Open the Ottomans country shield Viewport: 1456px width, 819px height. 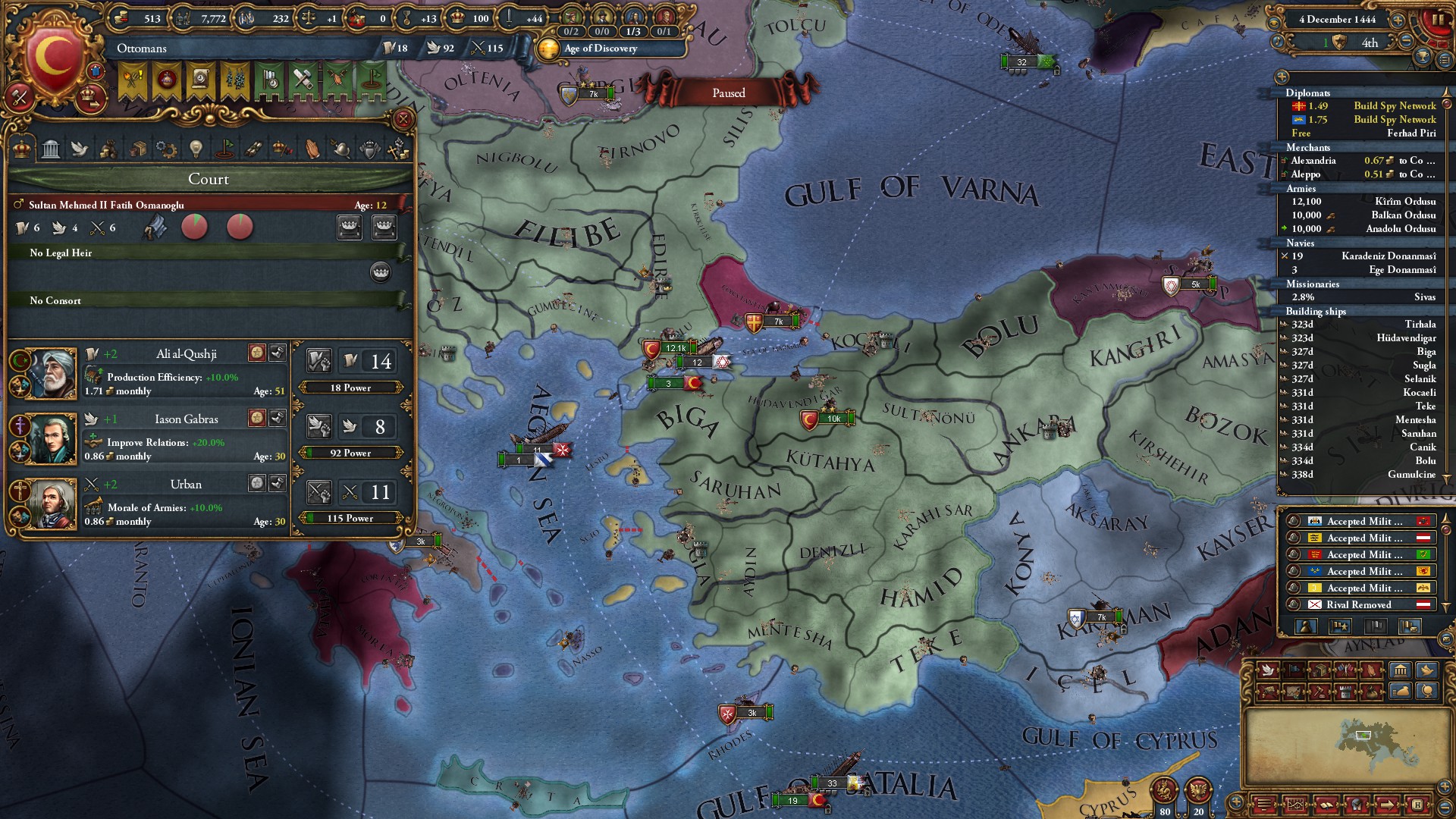pyautogui.click(x=53, y=57)
